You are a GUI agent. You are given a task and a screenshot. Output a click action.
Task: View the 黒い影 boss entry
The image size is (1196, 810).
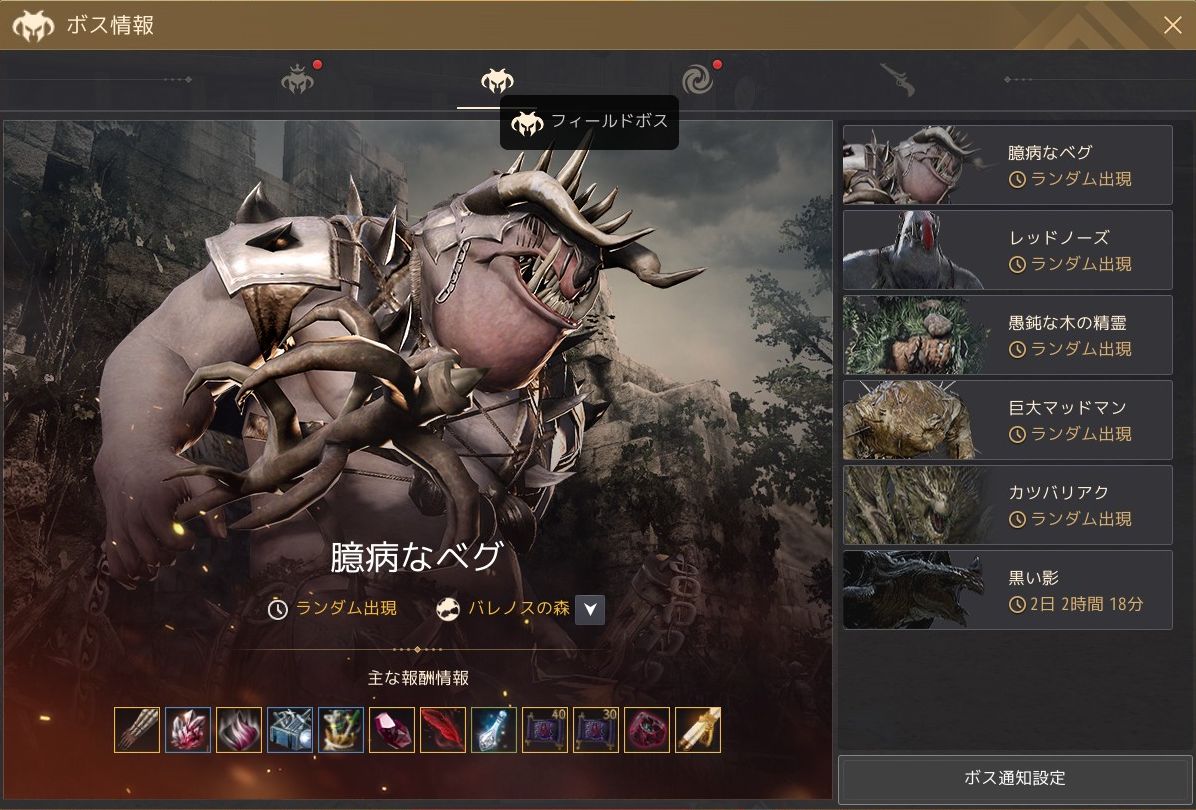pos(1007,590)
